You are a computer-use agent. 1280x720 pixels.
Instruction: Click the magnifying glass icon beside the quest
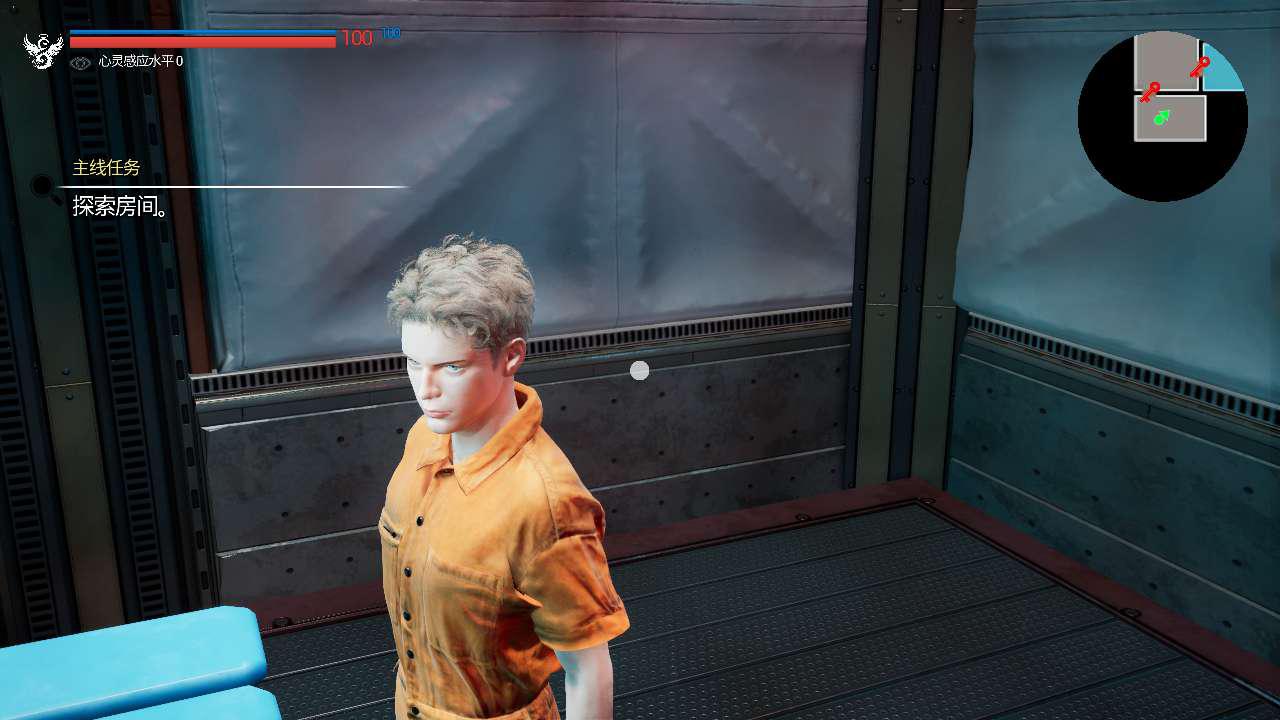point(43,186)
